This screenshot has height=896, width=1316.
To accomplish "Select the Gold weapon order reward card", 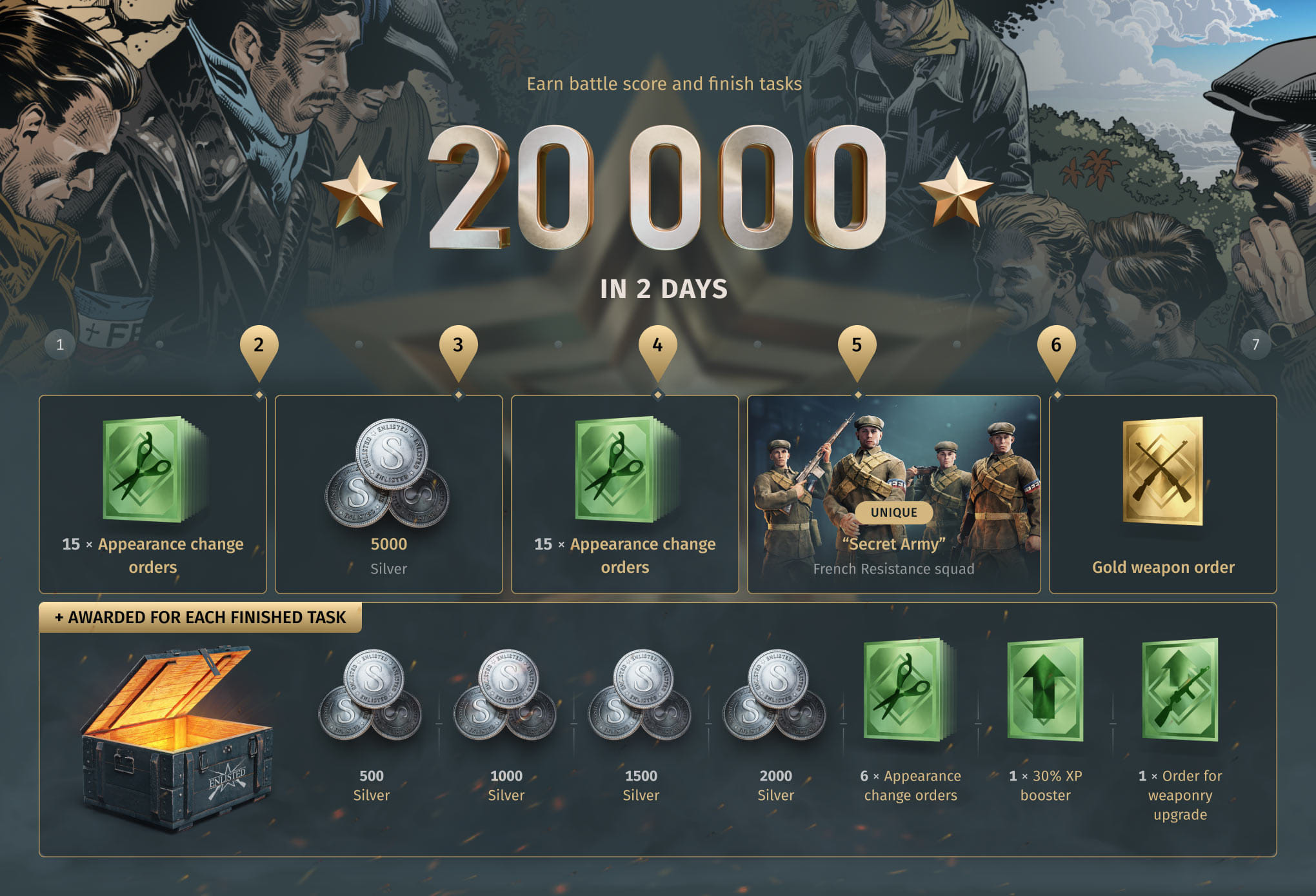I will (1162, 494).
